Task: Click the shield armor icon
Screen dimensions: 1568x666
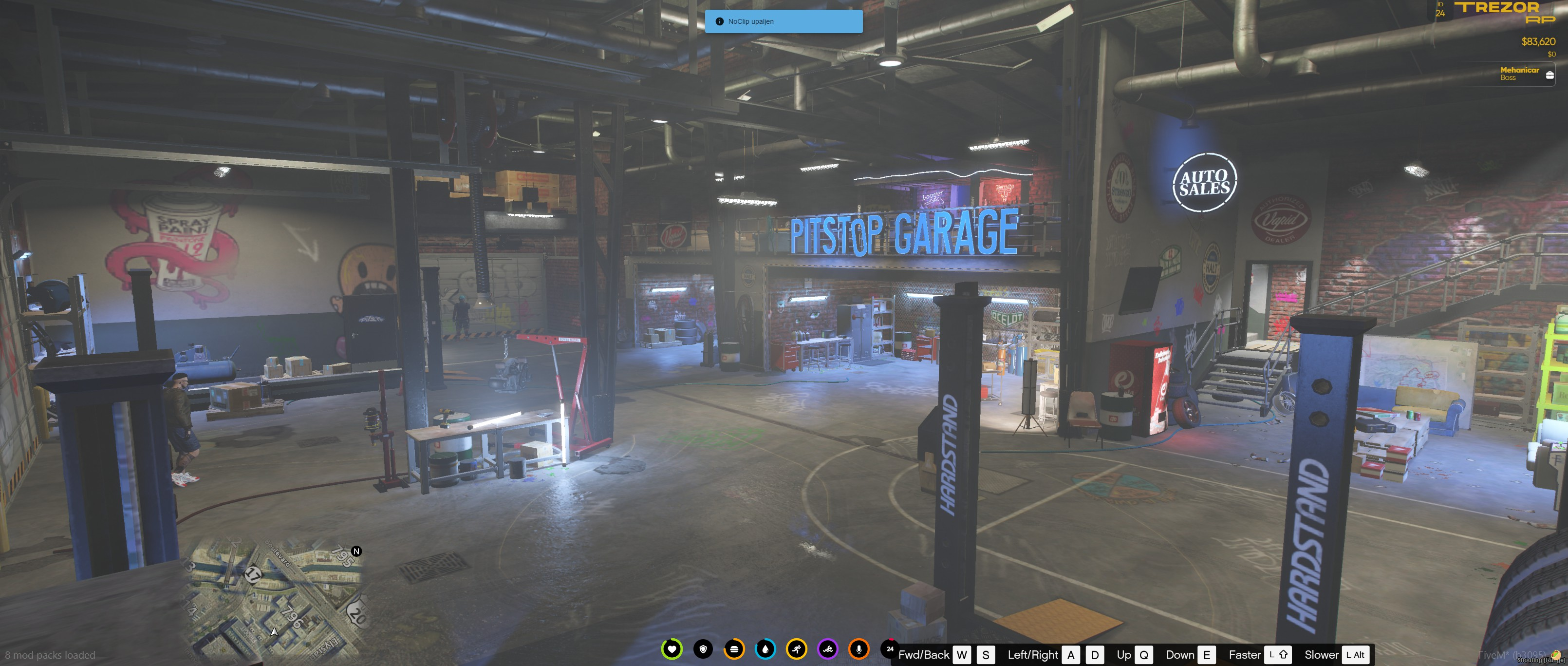Action: coord(703,649)
